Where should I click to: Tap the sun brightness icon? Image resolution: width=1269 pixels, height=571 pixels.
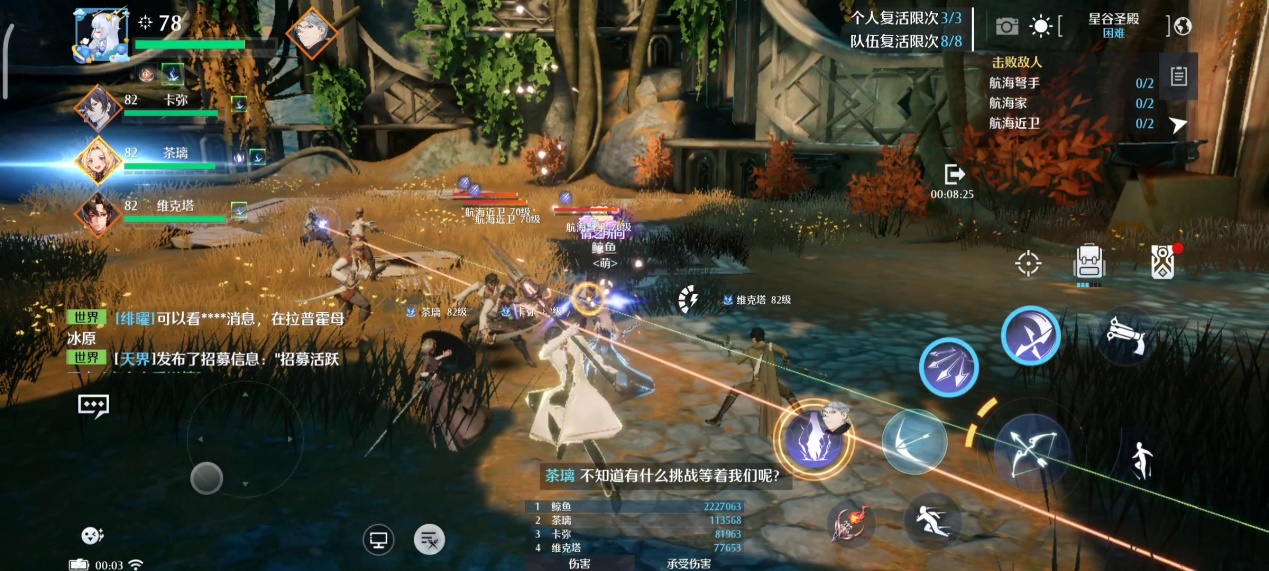point(1041,26)
